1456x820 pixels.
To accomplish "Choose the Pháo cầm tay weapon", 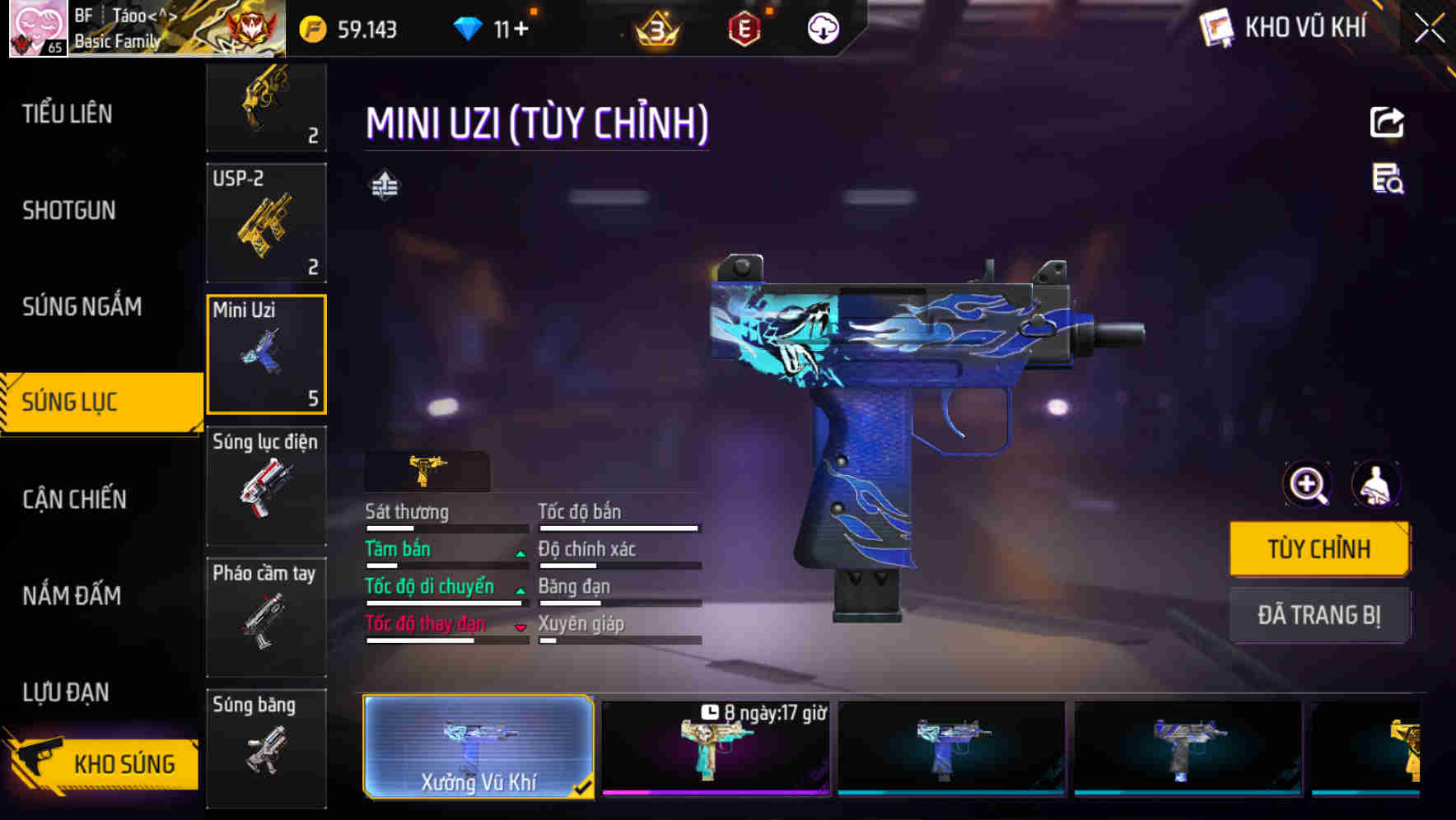I will [x=266, y=617].
